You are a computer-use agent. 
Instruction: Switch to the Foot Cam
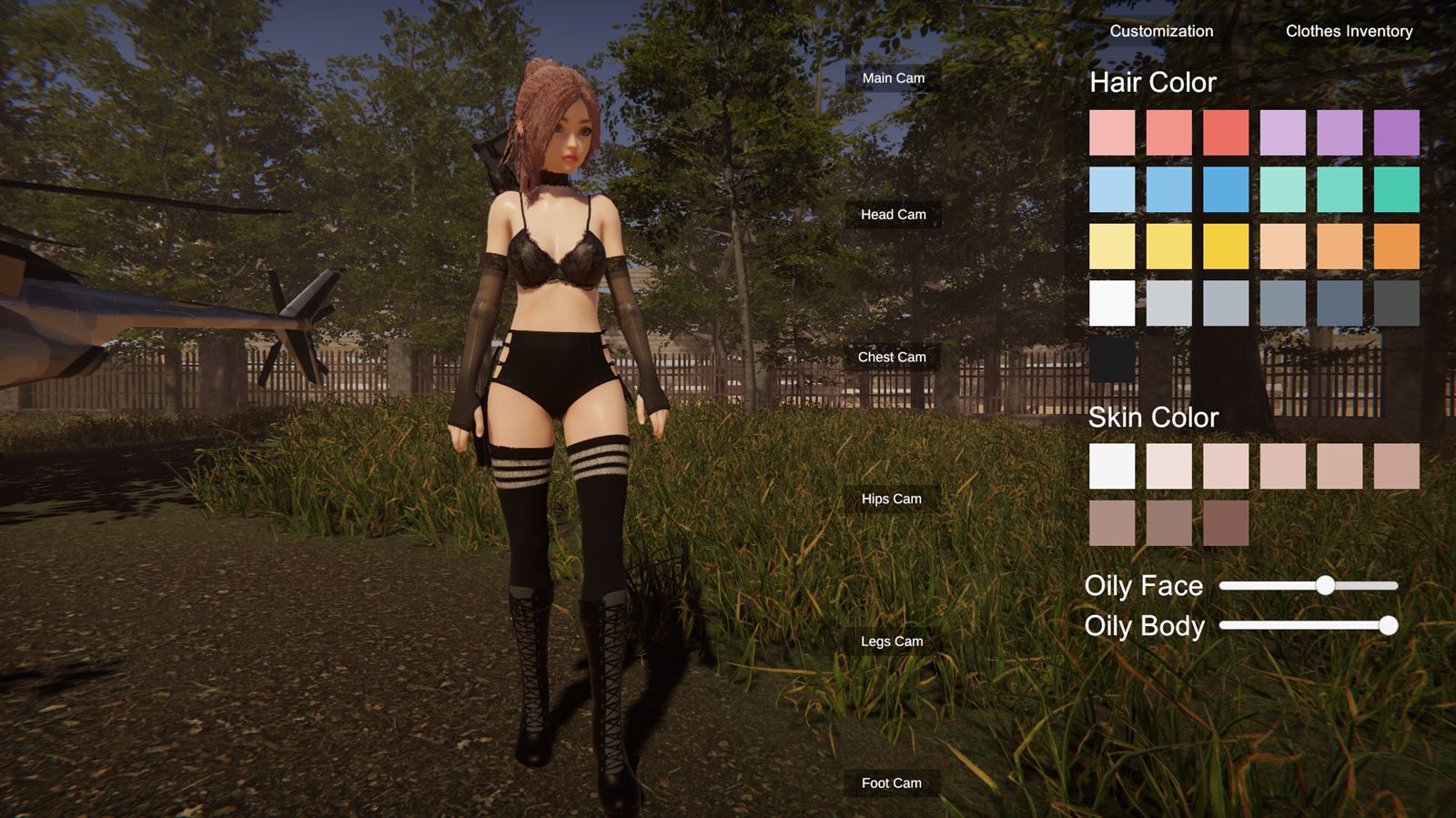tap(891, 783)
